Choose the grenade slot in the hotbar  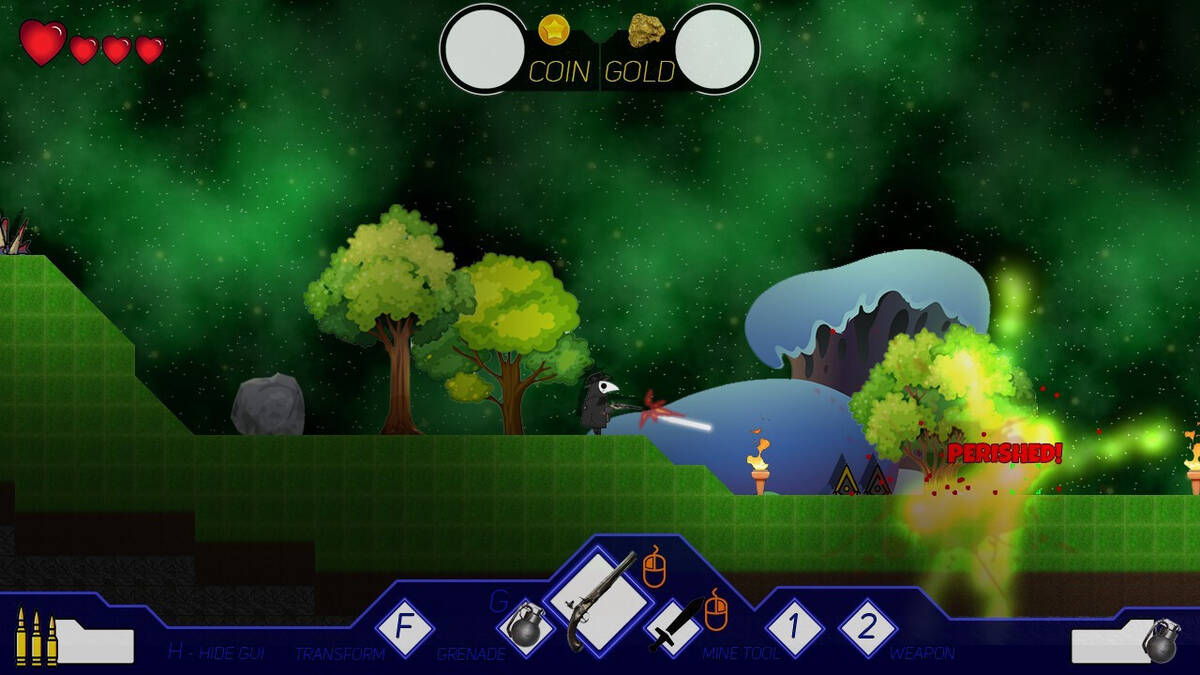[525, 628]
